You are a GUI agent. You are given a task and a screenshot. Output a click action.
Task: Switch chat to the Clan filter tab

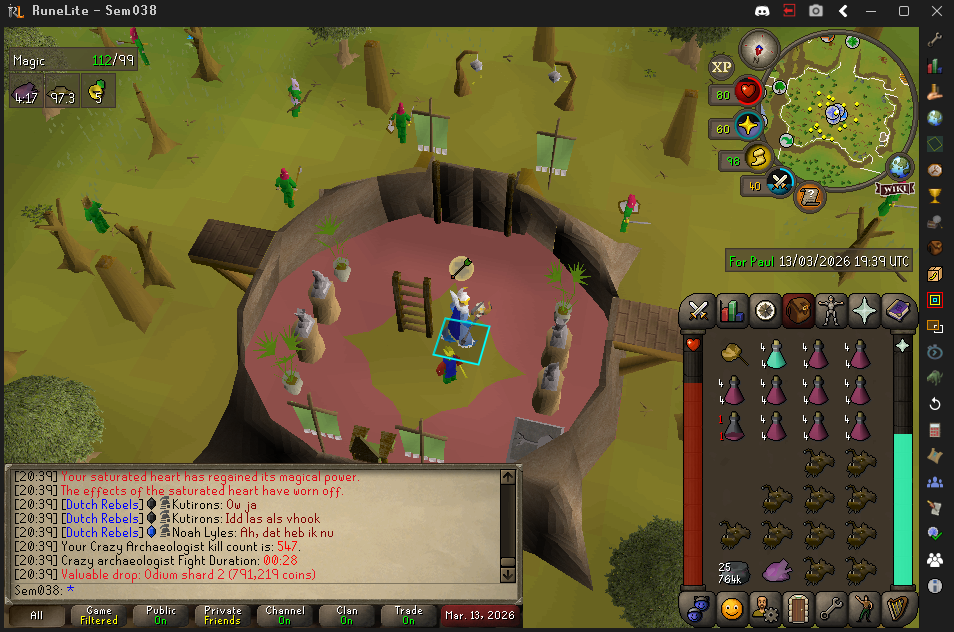pos(346,613)
